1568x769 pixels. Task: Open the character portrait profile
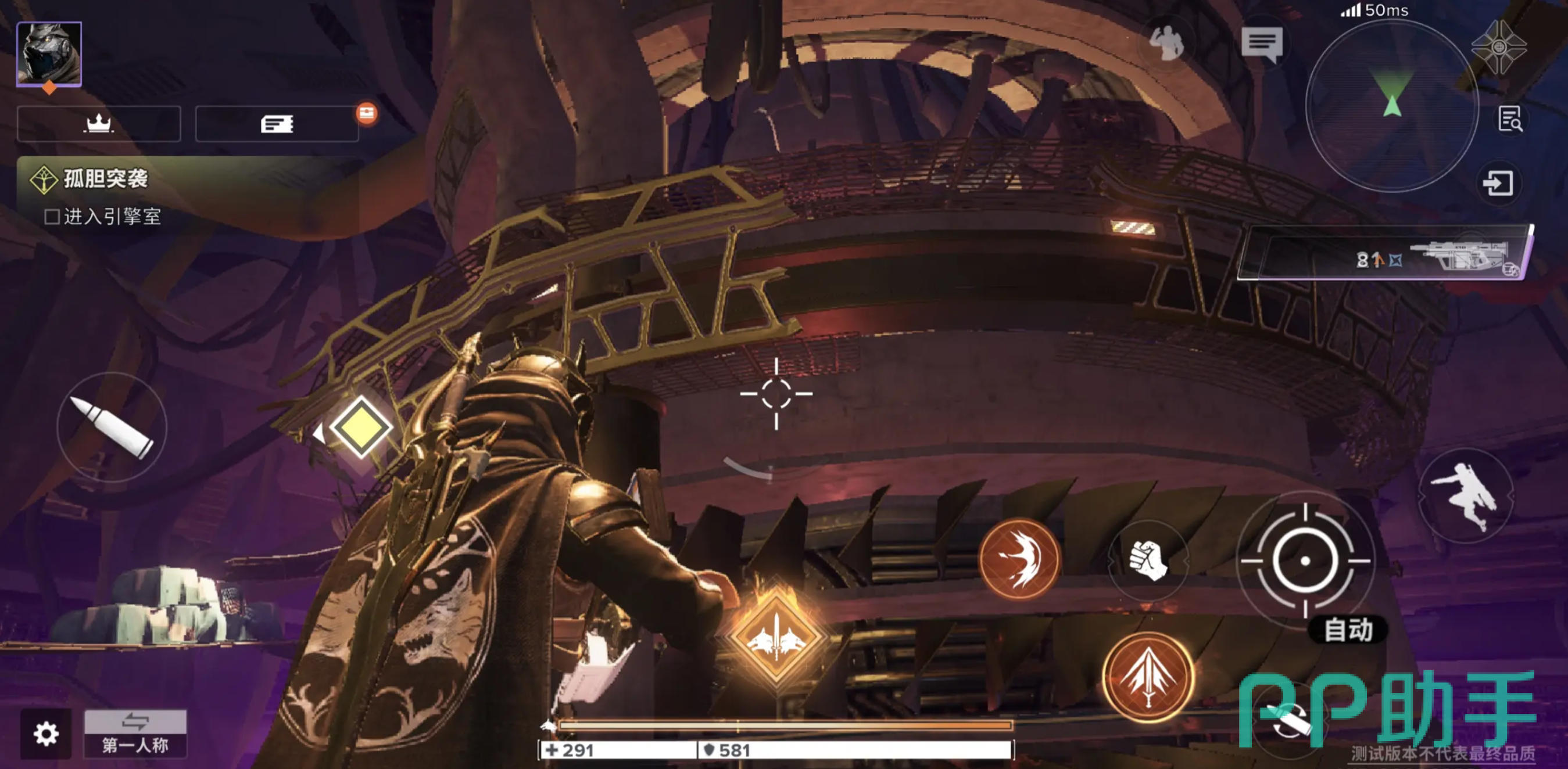click(49, 54)
